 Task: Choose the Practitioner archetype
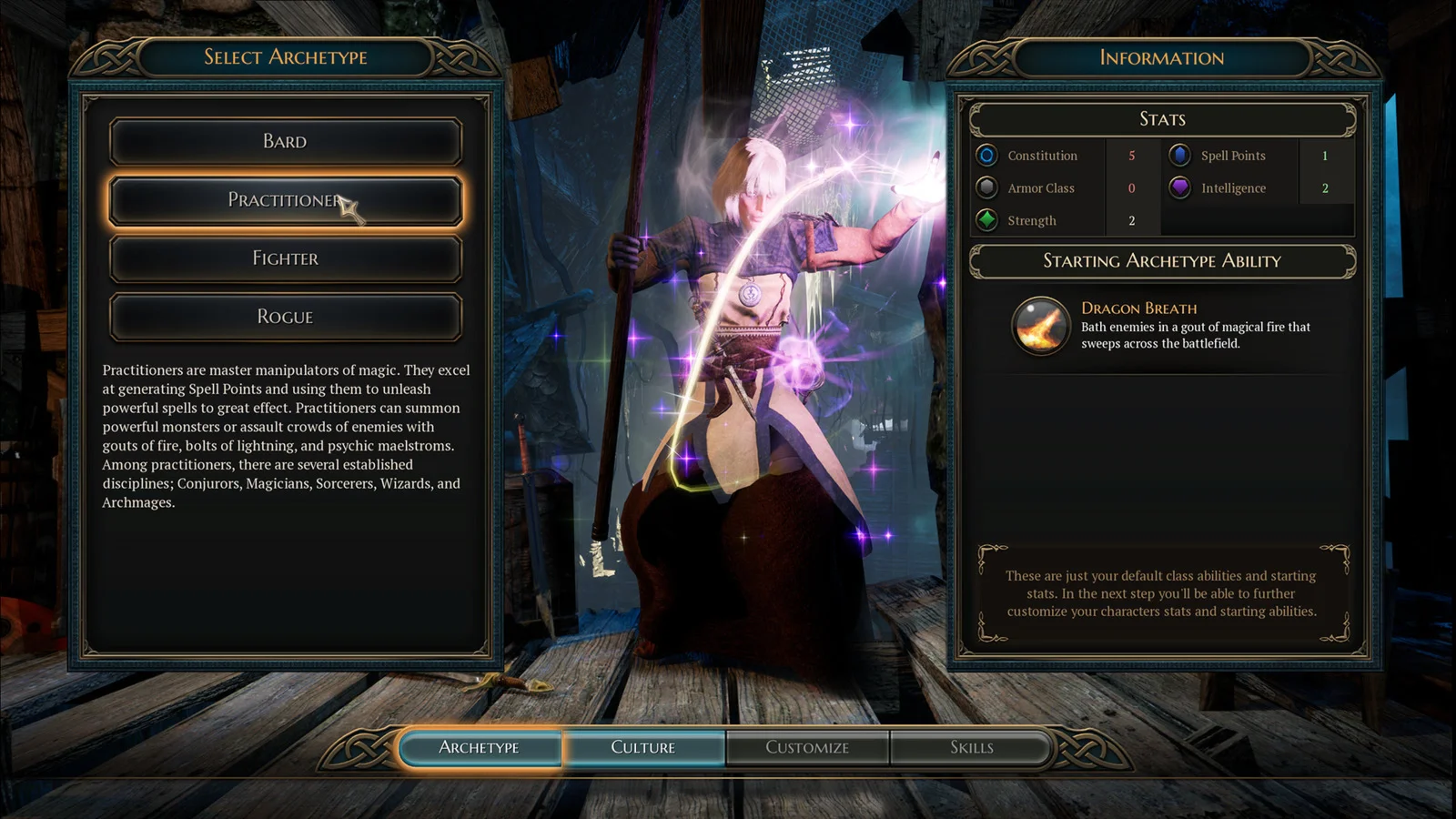pos(285,200)
